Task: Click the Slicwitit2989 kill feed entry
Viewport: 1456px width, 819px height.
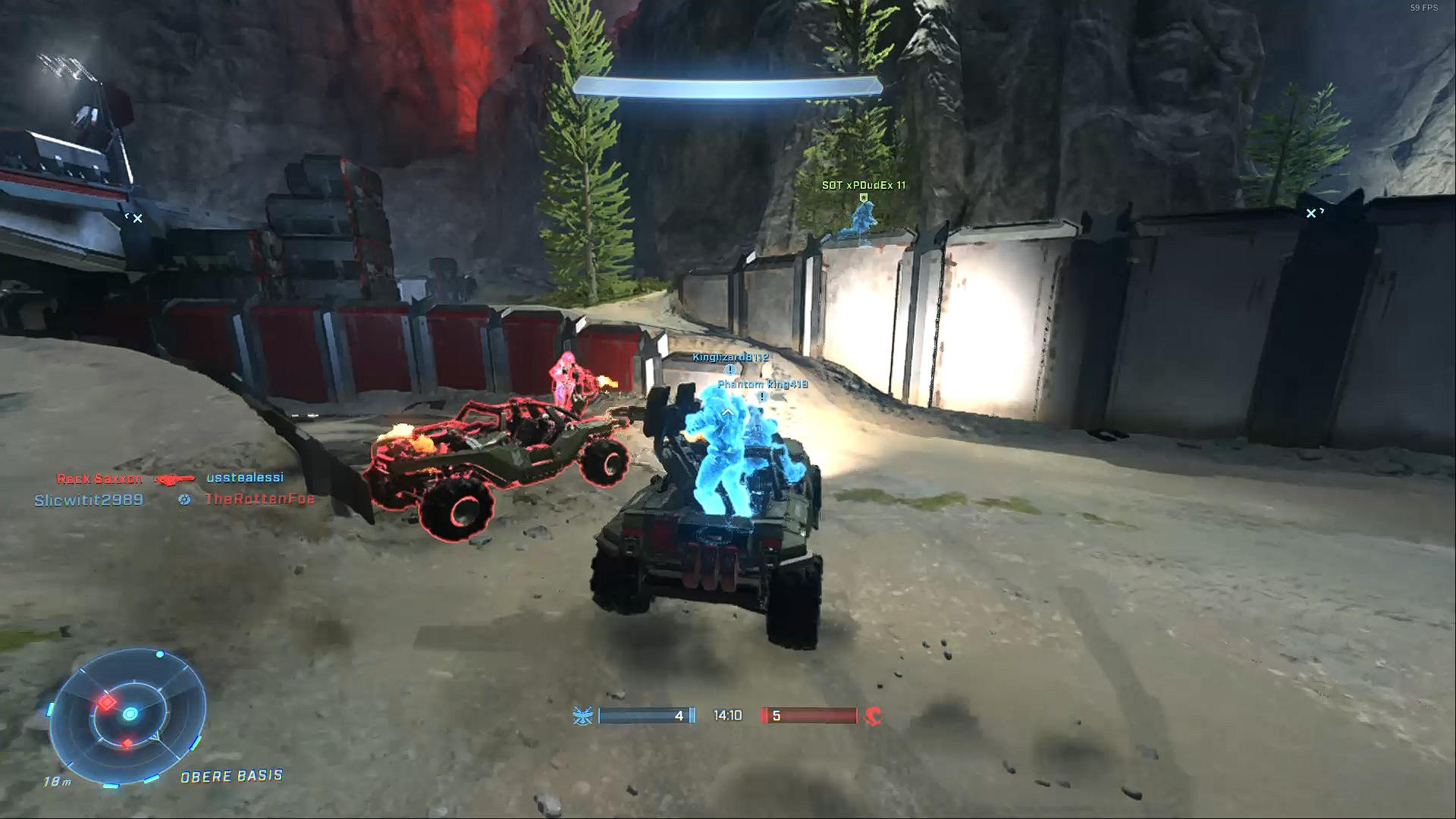Action: point(89,500)
